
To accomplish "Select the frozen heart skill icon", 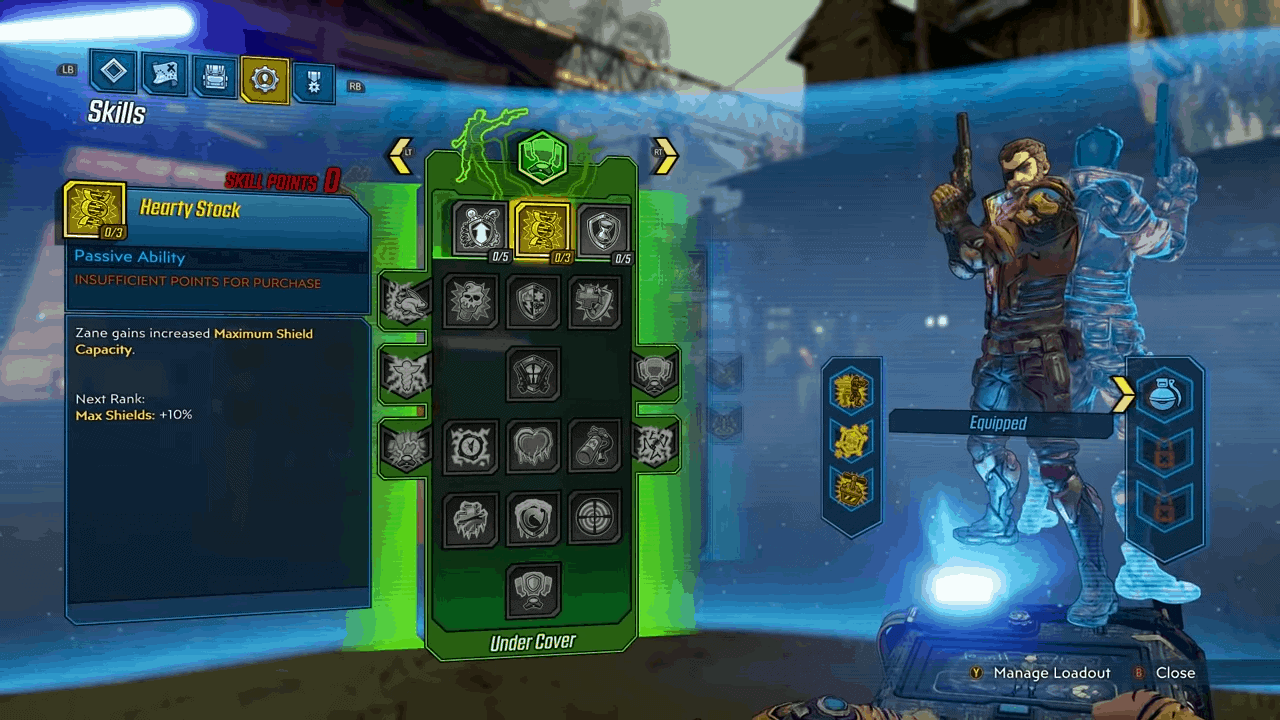I will [533, 446].
